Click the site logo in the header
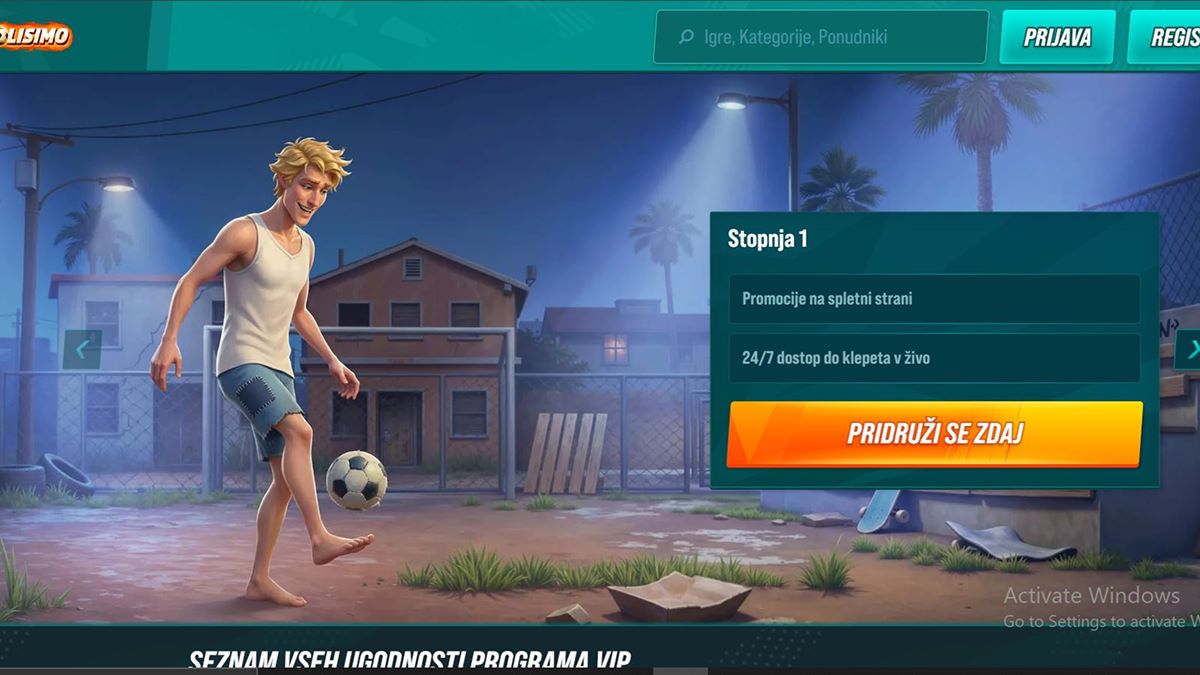1200x675 pixels. coord(36,37)
